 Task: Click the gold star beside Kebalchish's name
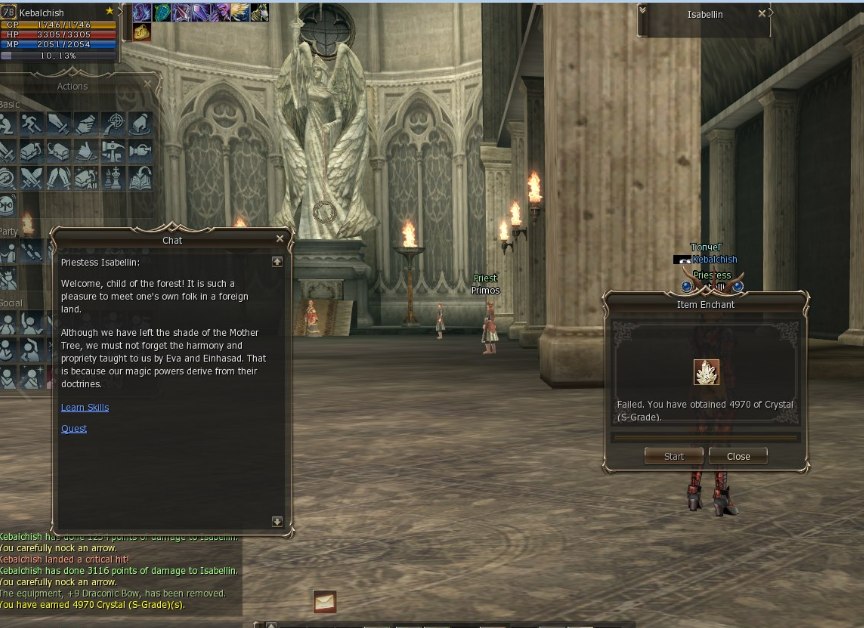(109, 11)
